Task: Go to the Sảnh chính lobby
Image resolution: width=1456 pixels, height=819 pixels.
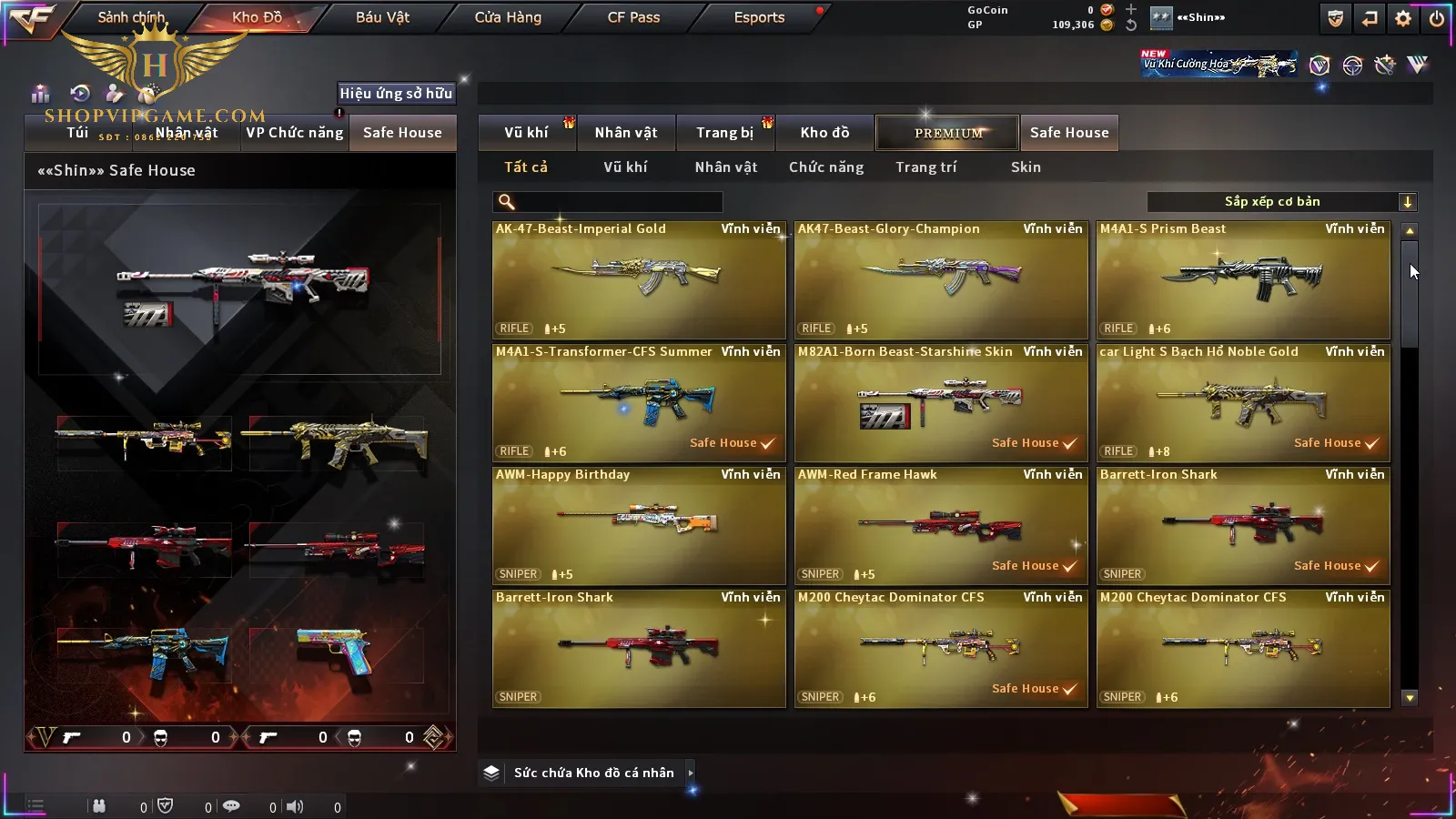Action: pos(131,17)
